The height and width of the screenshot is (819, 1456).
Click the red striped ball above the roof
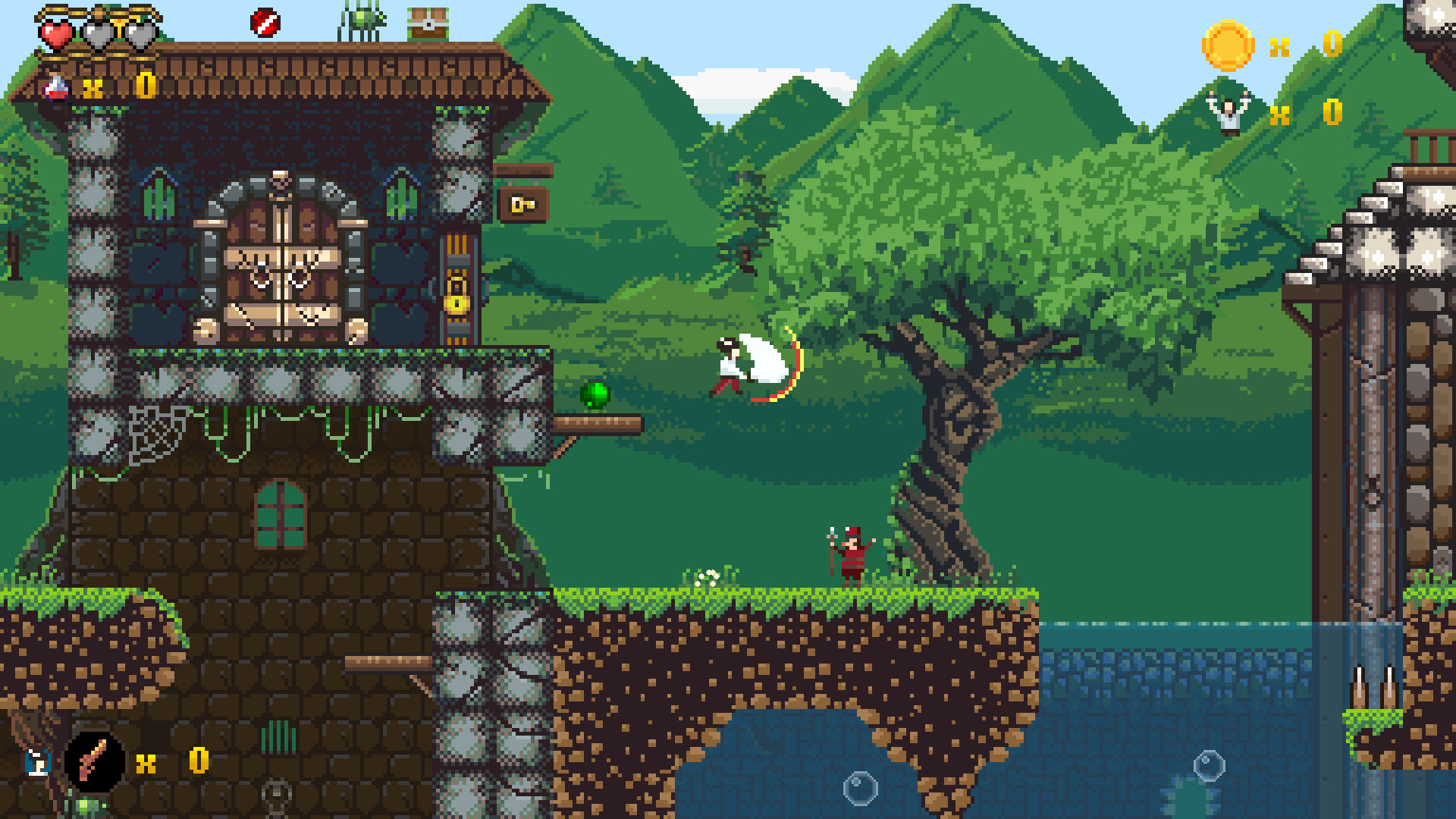pyautogui.click(x=263, y=21)
